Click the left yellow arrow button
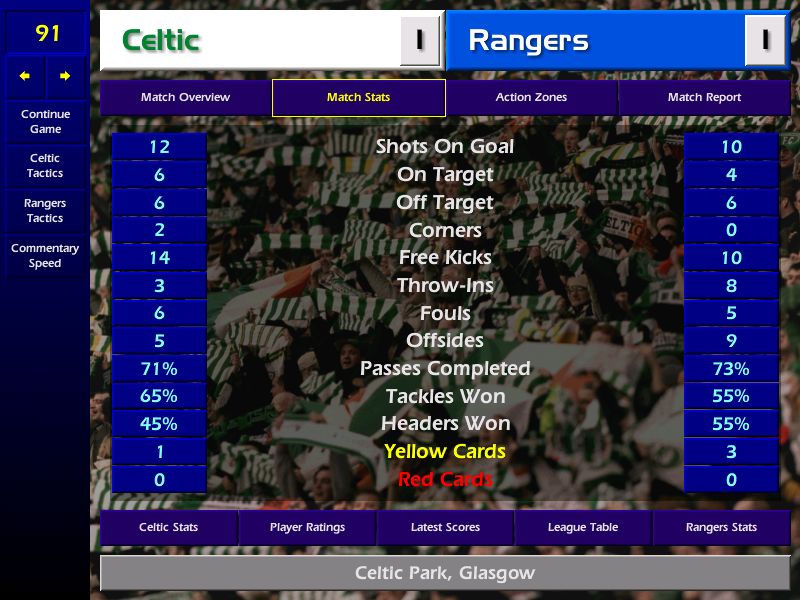This screenshot has width=800, height=600. point(25,76)
